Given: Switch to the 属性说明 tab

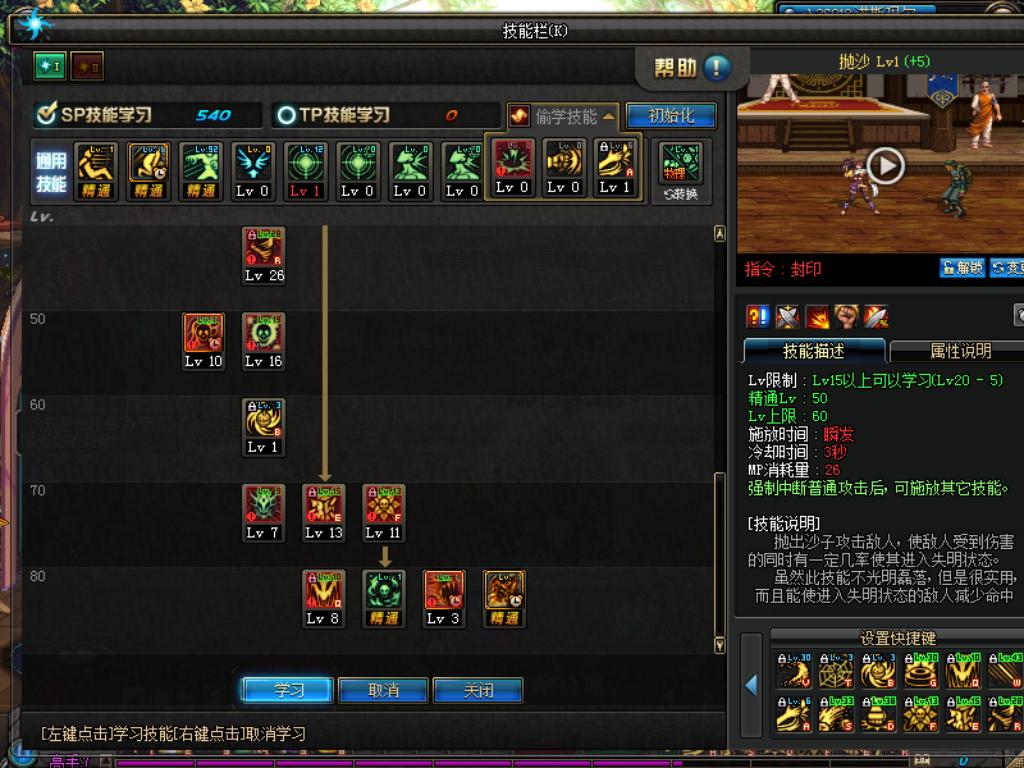Looking at the screenshot, I should click(960, 351).
